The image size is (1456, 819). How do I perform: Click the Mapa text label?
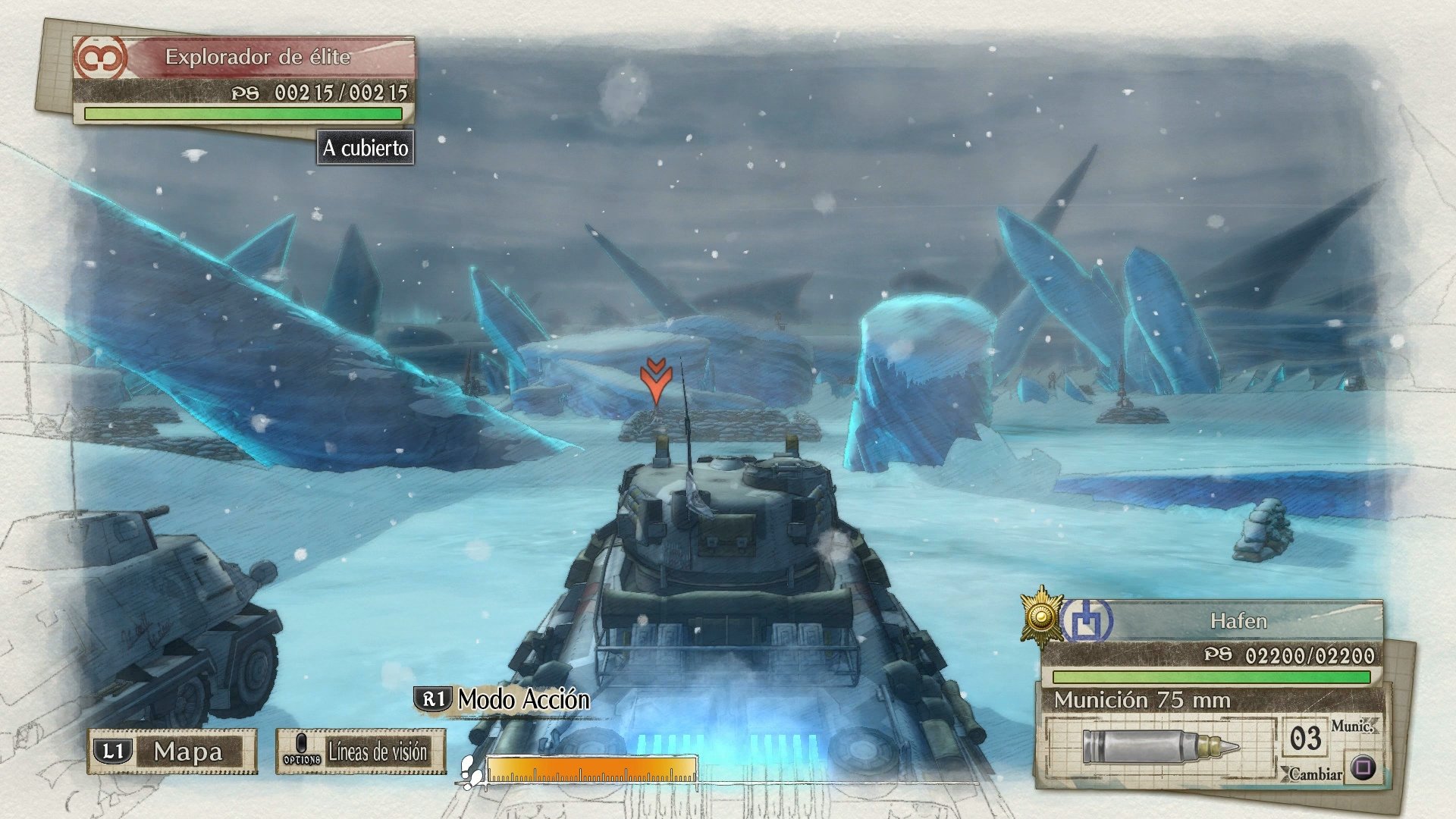[x=190, y=752]
